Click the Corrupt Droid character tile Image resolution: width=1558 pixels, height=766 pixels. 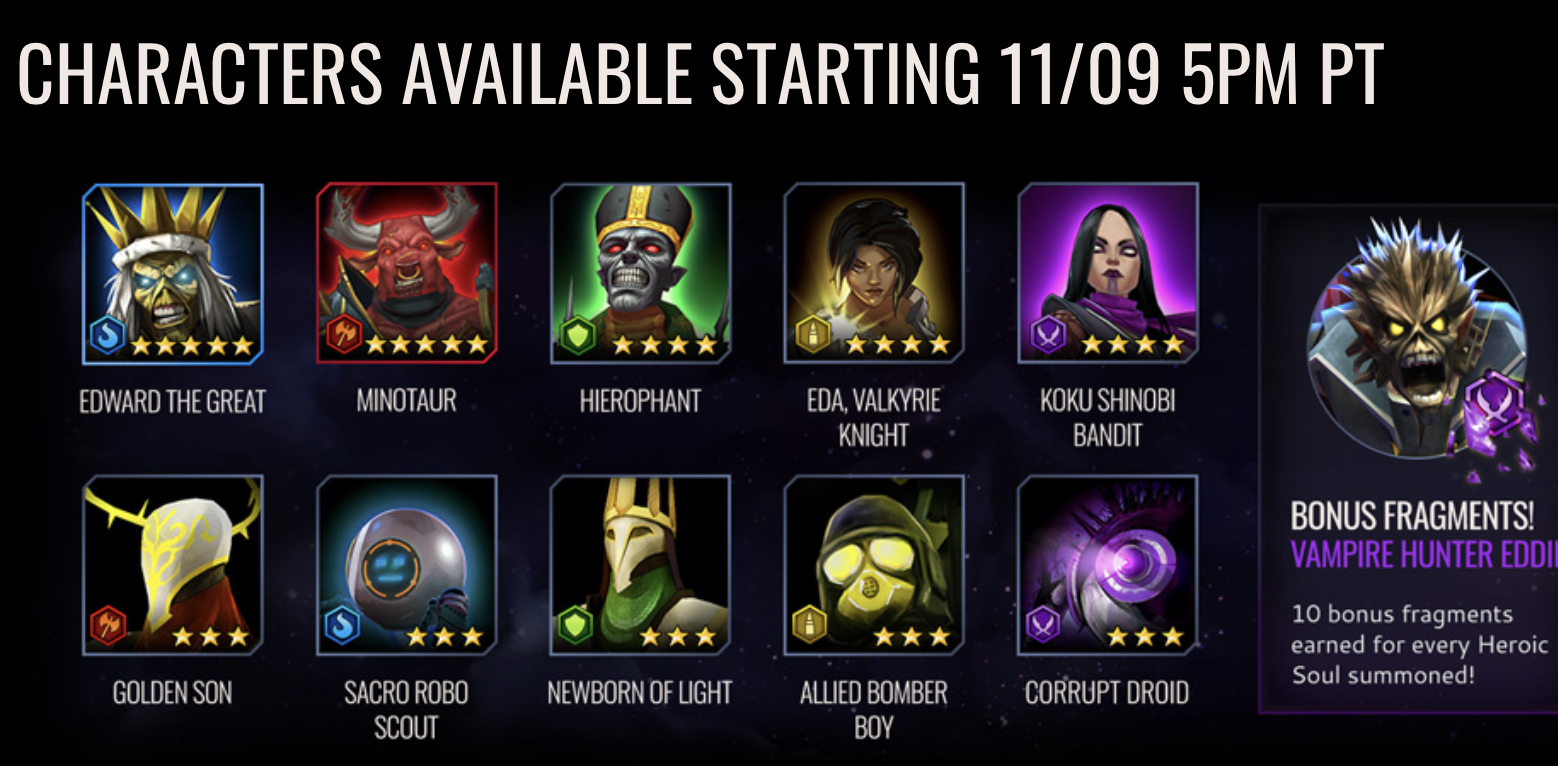click(x=1108, y=565)
